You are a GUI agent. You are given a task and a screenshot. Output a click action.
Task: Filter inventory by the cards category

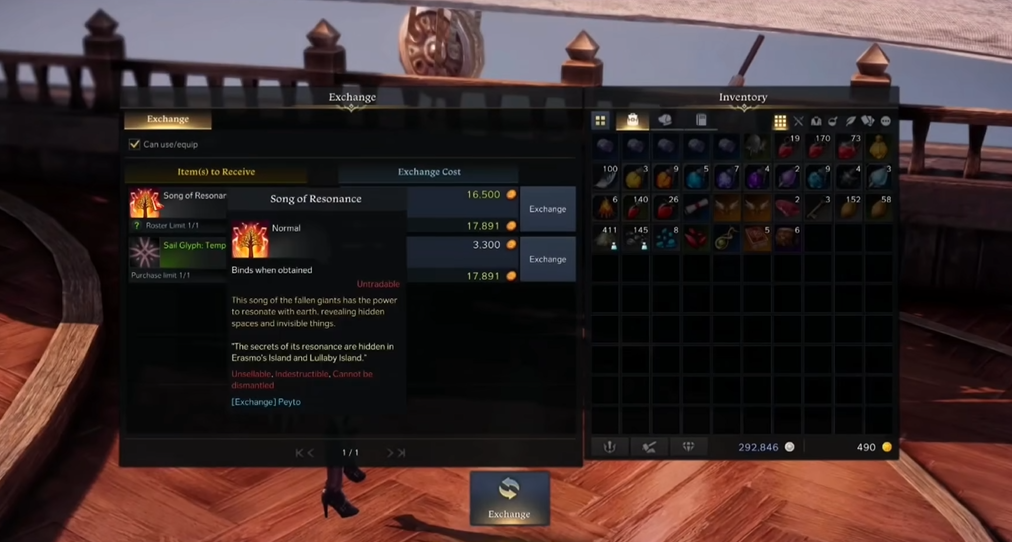867,122
